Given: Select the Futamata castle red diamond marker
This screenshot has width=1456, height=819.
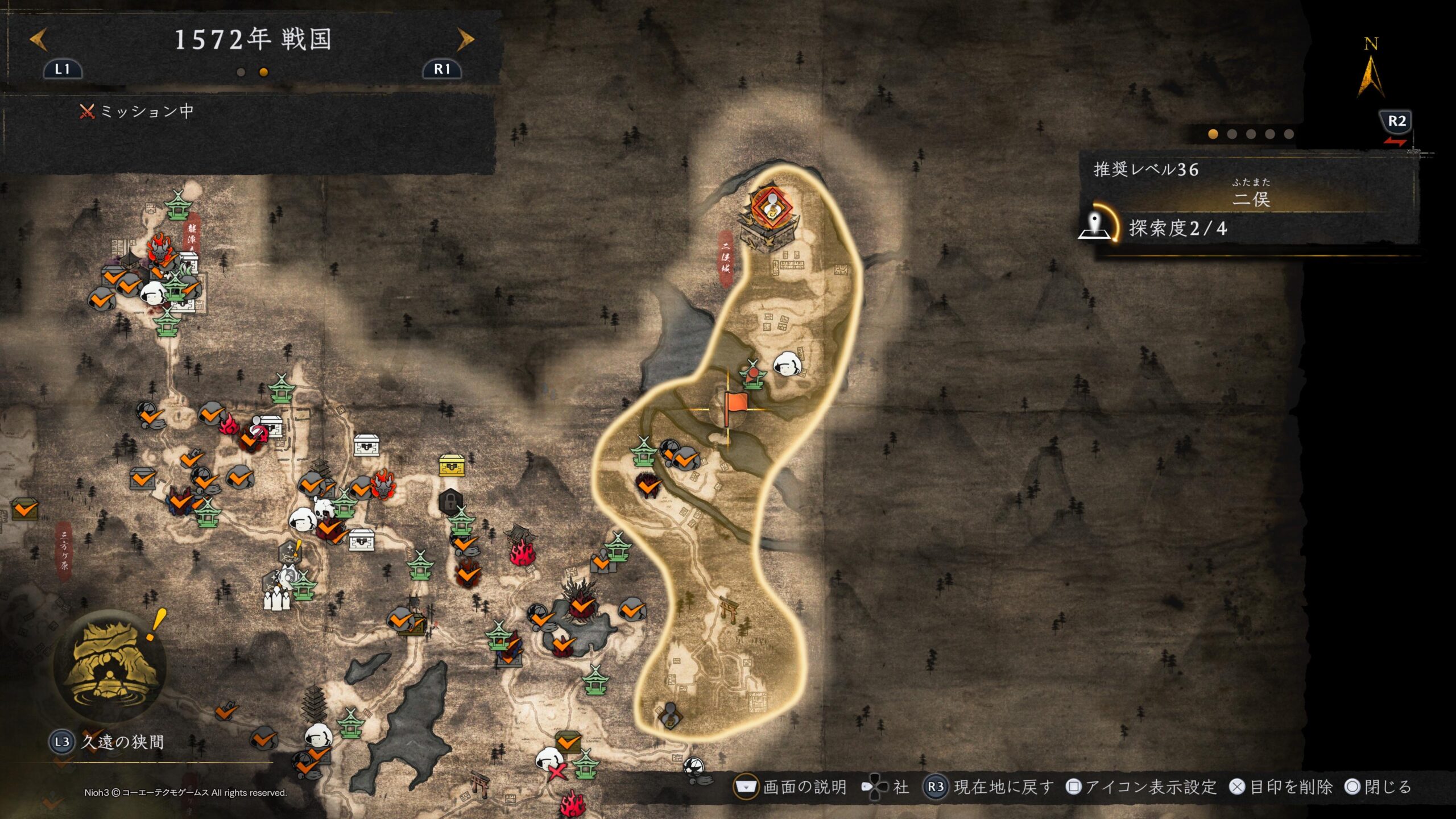Looking at the screenshot, I should [x=772, y=207].
